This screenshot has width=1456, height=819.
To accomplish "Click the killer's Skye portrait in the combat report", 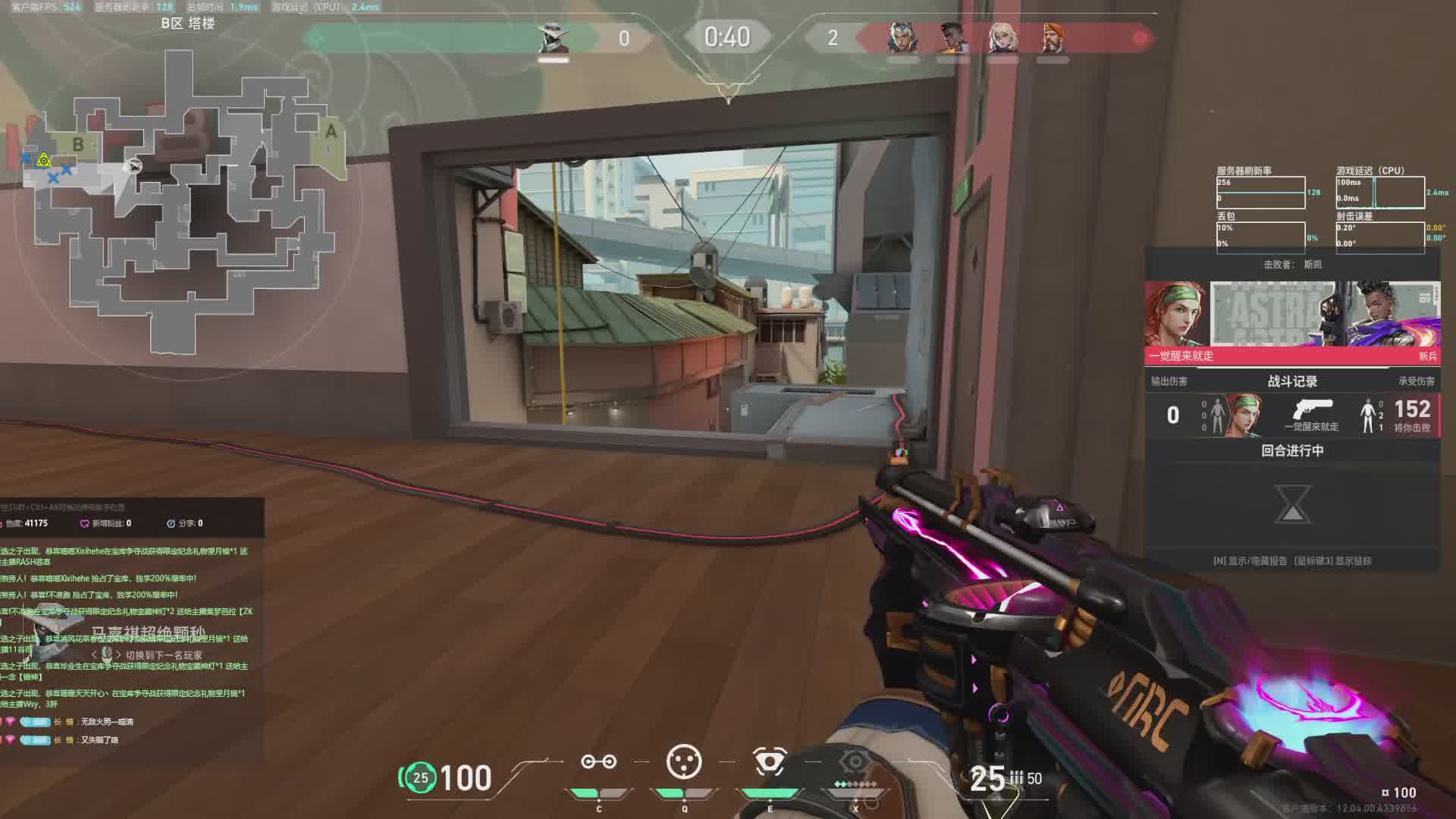I will 1175,314.
